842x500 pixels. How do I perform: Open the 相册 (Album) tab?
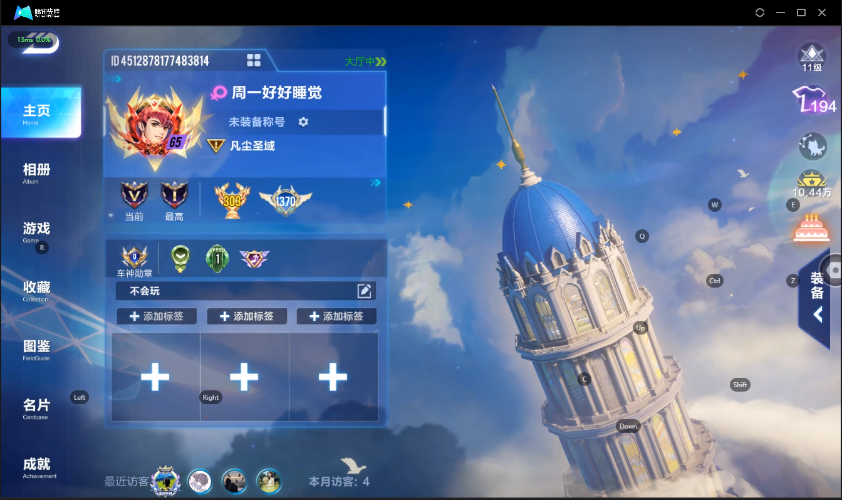click(37, 172)
